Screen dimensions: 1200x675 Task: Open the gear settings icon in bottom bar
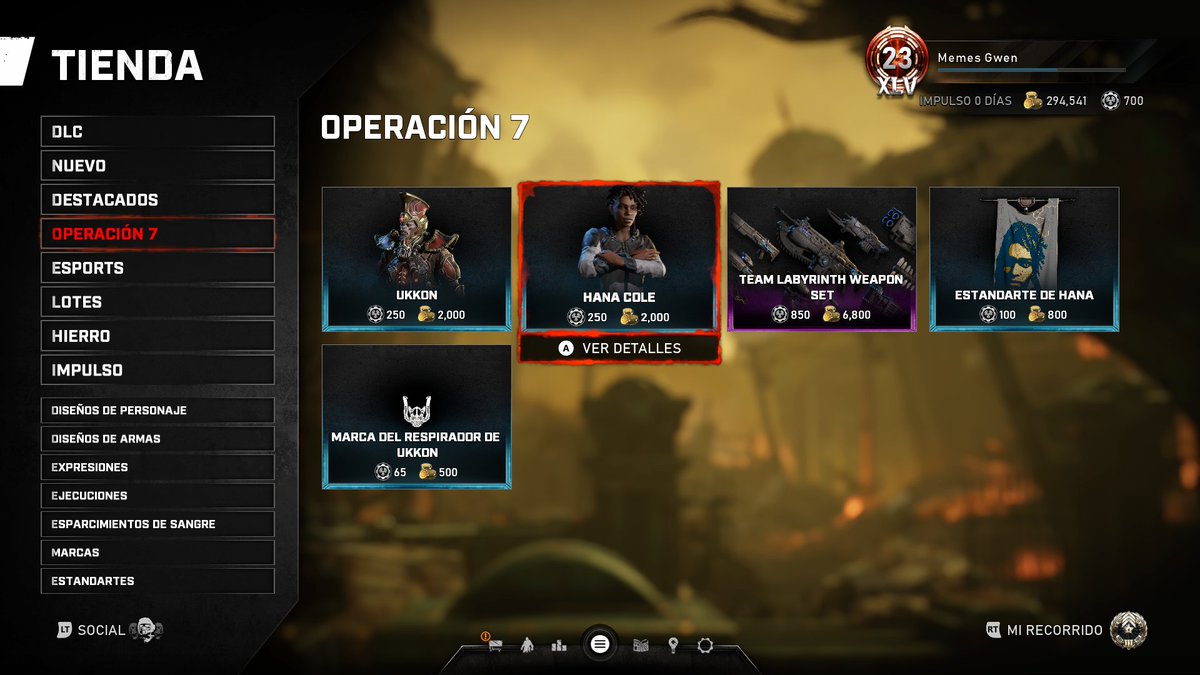click(x=706, y=645)
